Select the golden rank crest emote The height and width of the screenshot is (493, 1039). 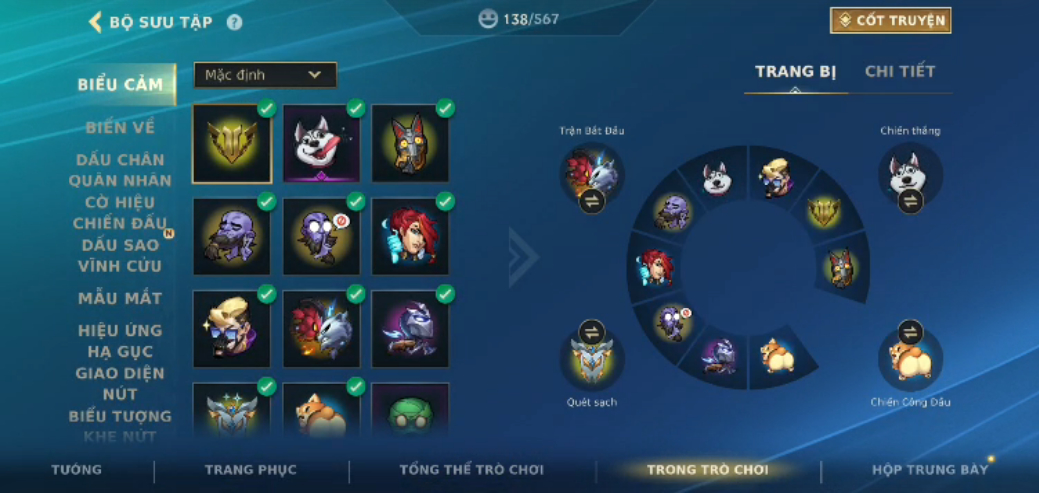pyautogui.click(x=231, y=144)
